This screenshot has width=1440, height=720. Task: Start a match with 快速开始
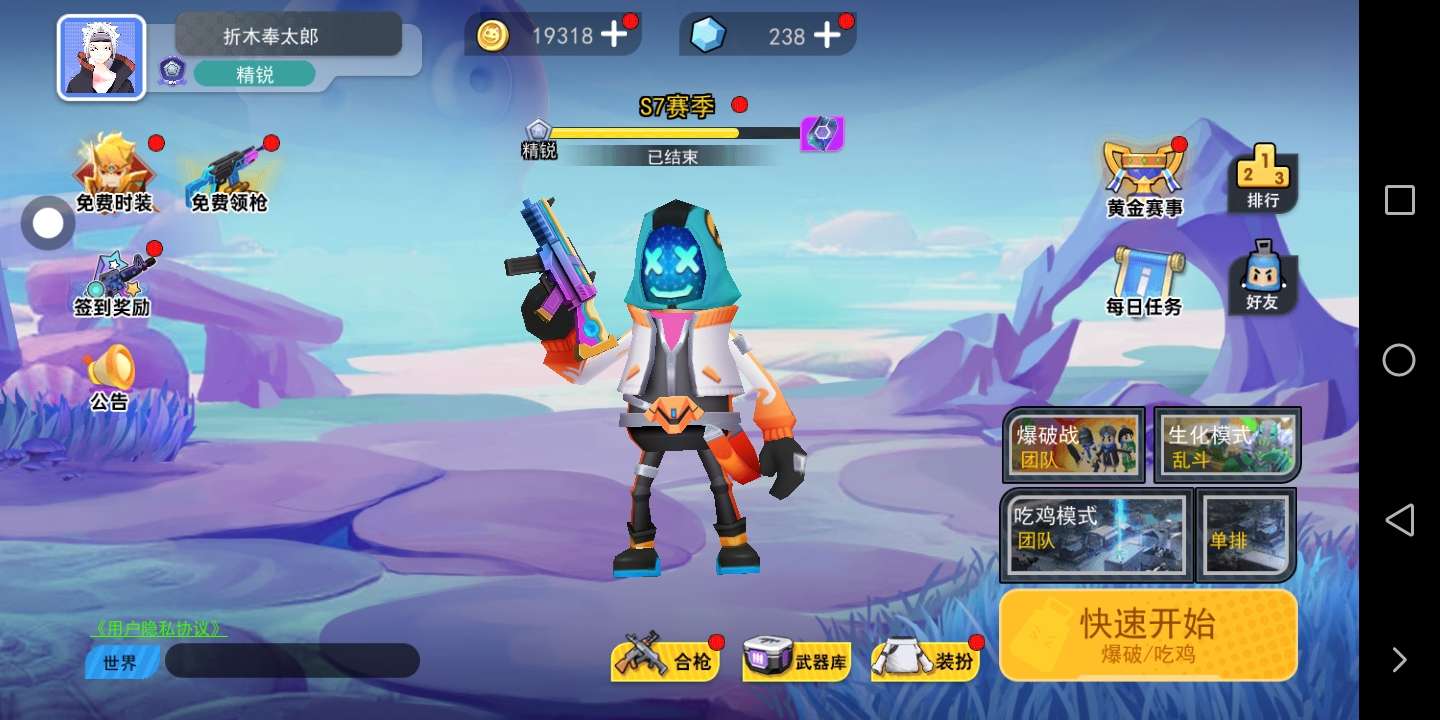(1147, 634)
